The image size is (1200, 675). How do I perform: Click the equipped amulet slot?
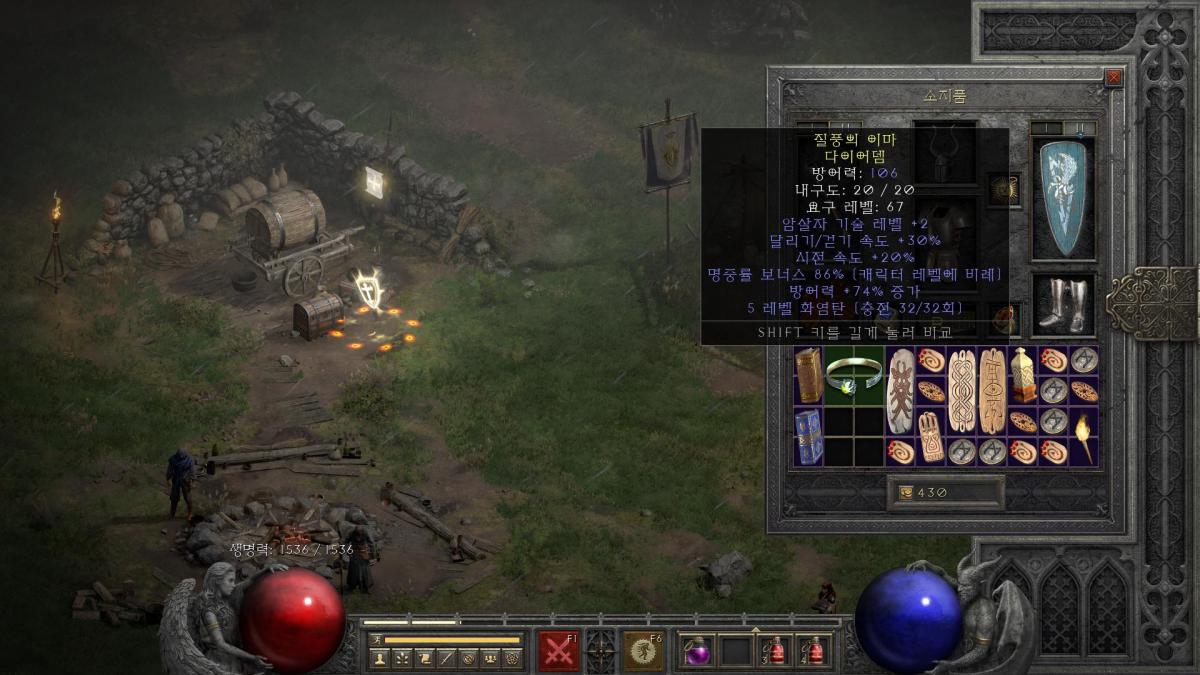click(1003, 188)
